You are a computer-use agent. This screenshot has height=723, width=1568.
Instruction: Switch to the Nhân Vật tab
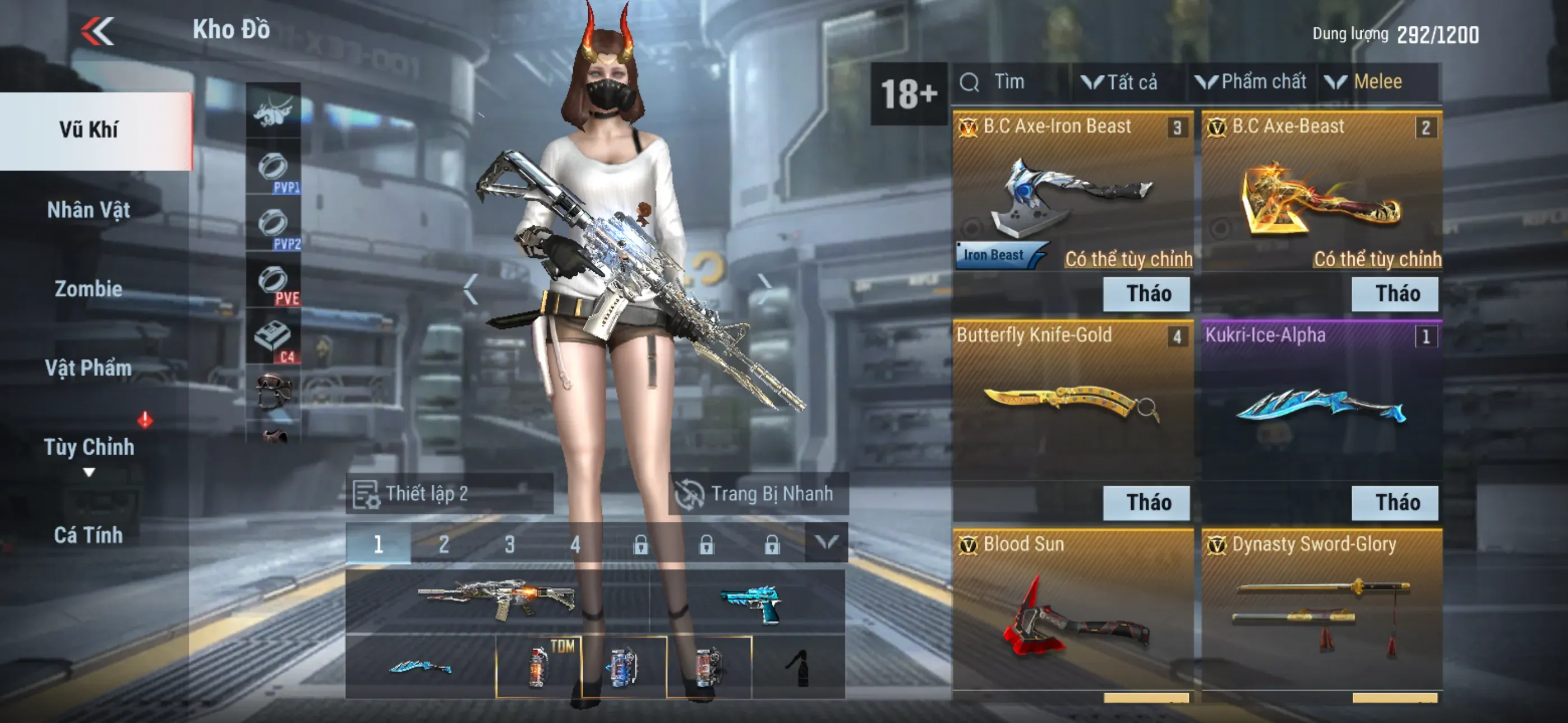point(89,210)
